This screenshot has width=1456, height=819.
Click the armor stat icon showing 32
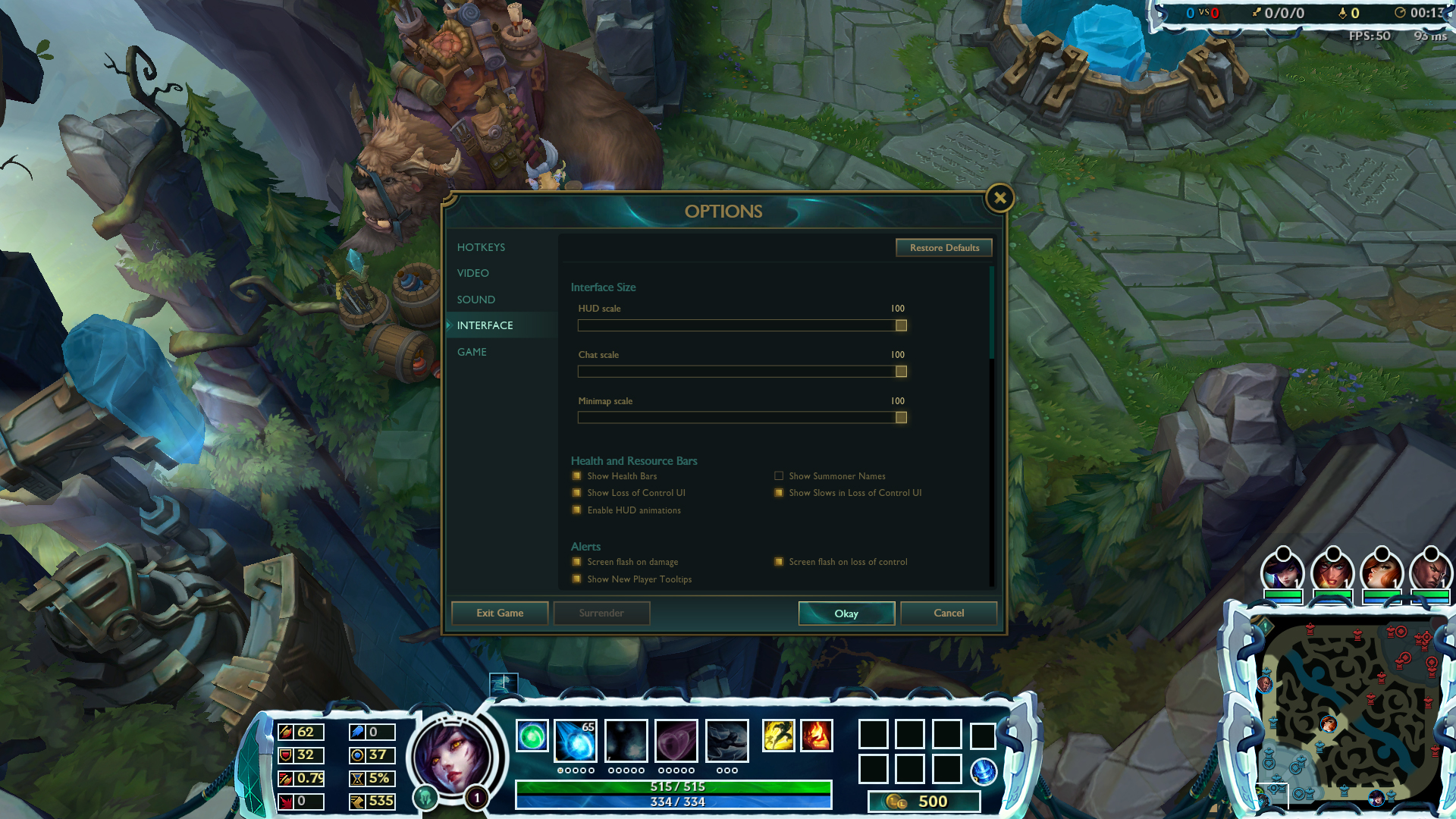tap(287, 755)
